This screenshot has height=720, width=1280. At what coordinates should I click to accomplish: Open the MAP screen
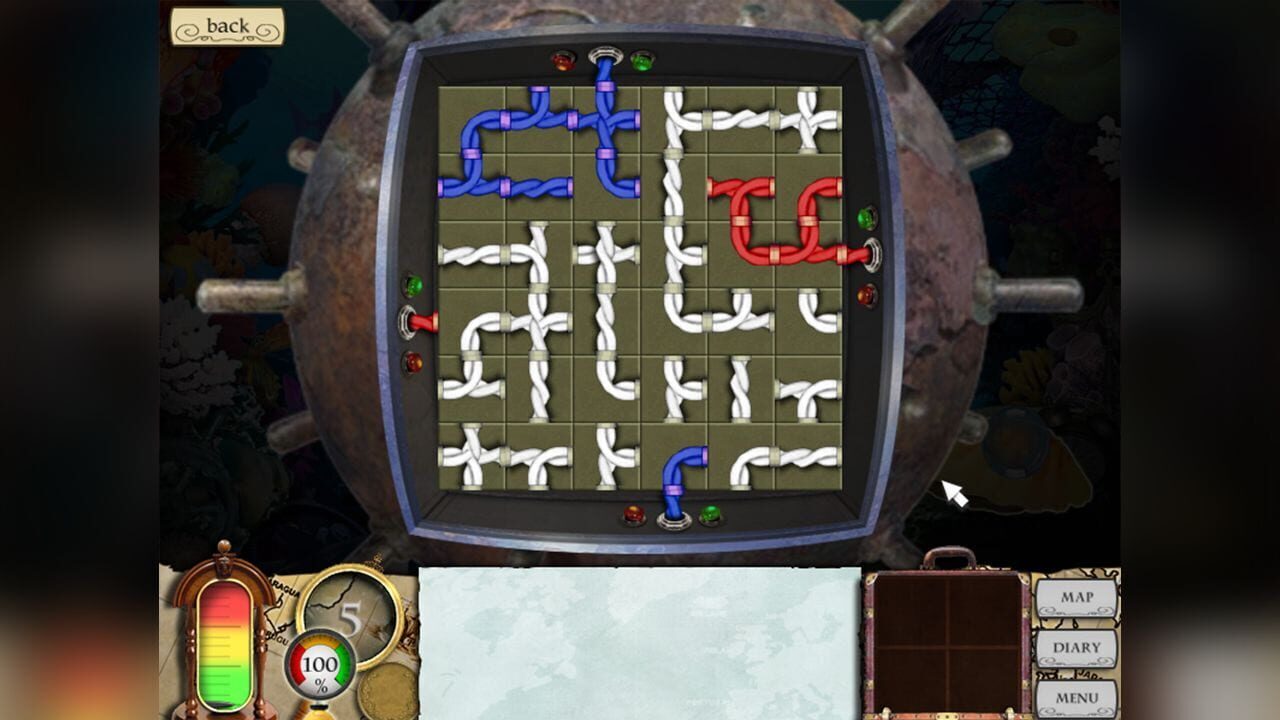pos(1075,597)
